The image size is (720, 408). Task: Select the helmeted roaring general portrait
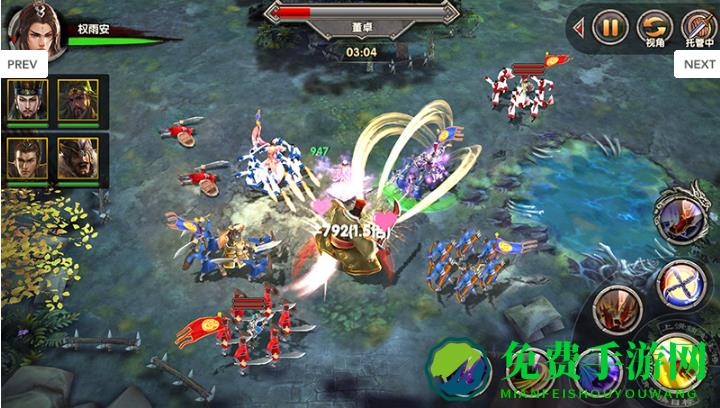coord(77,158)
